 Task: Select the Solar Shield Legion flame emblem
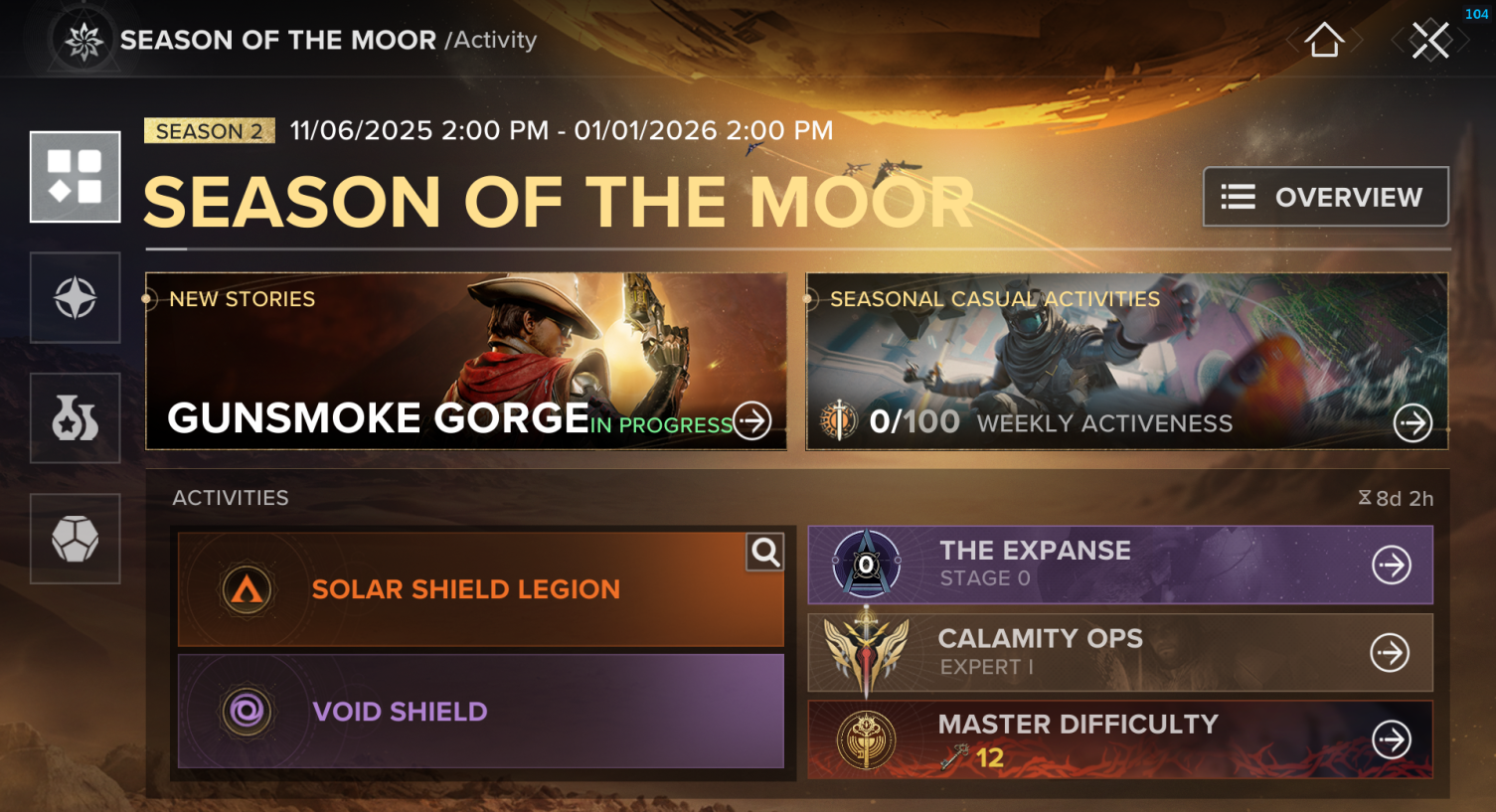[x=245, y=588]
